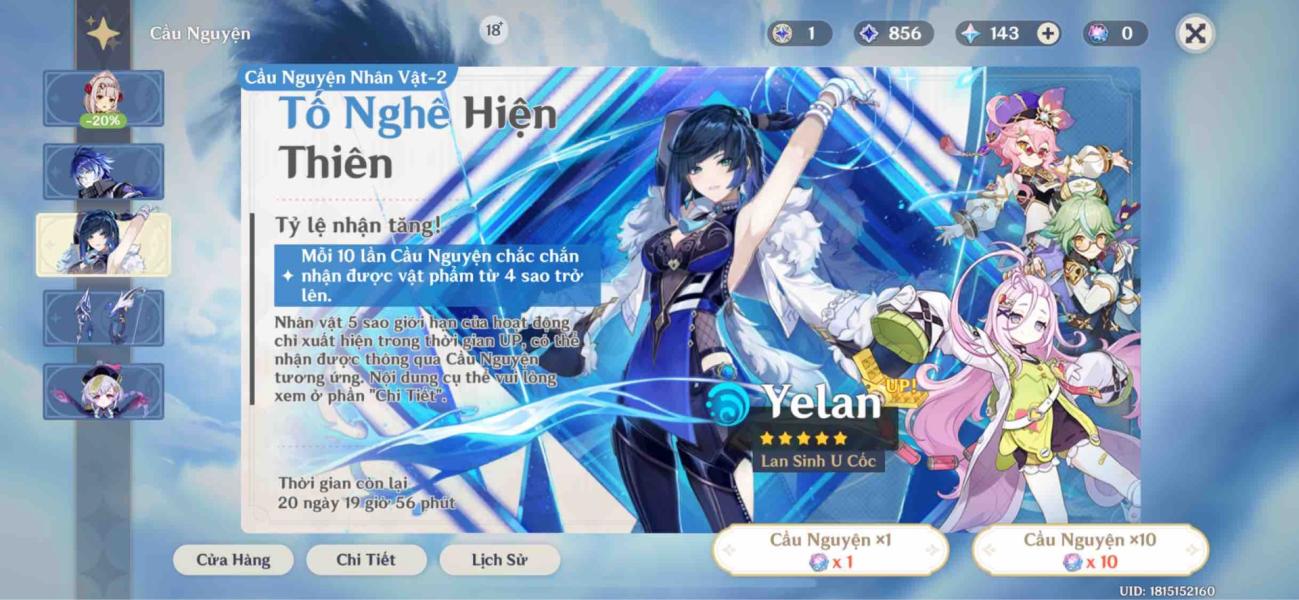
Task: Open the bottom banner with hat-wearing character
Action: click(103, 391)
